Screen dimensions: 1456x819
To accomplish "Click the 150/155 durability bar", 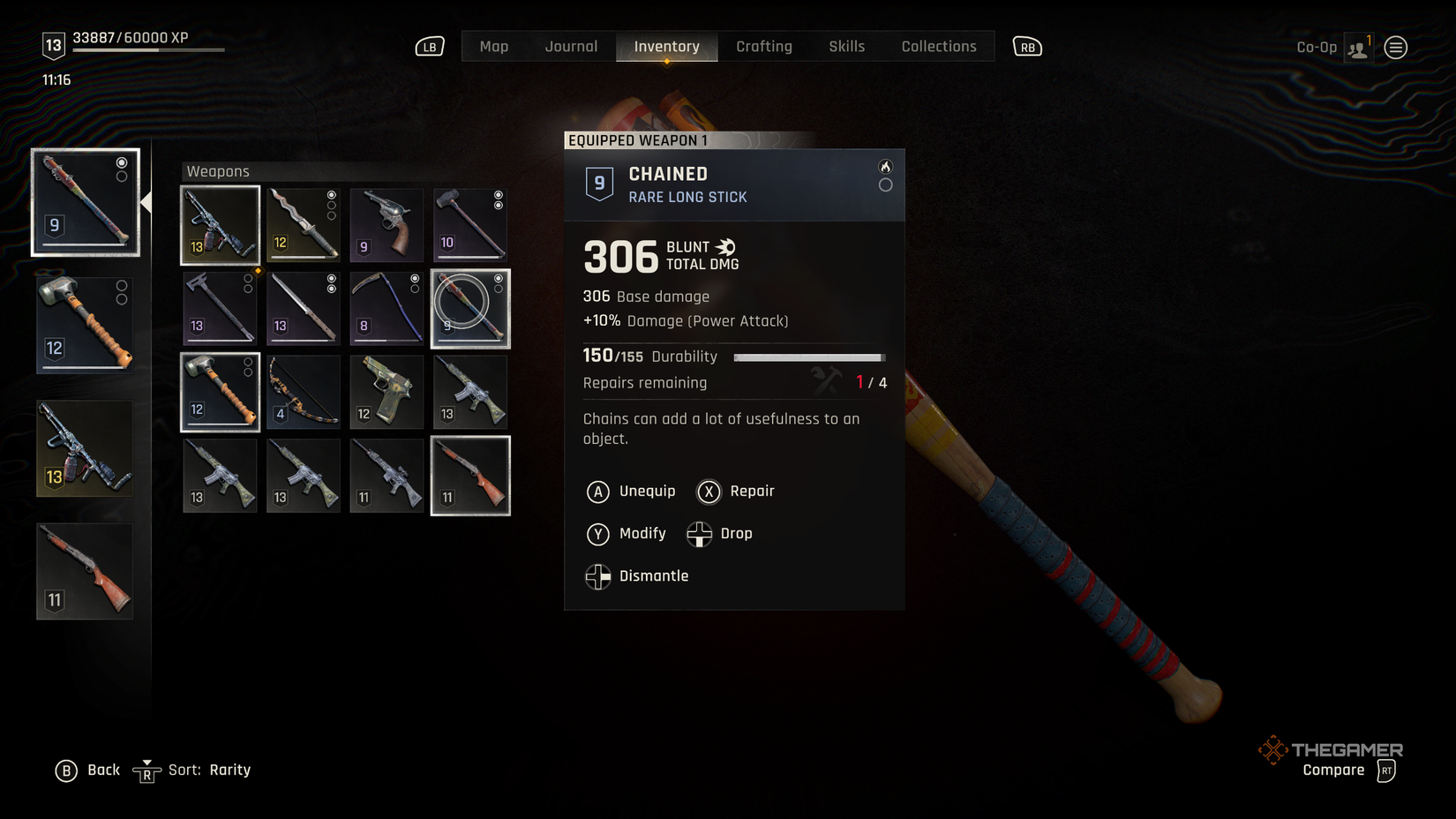I will click(807, 357).
